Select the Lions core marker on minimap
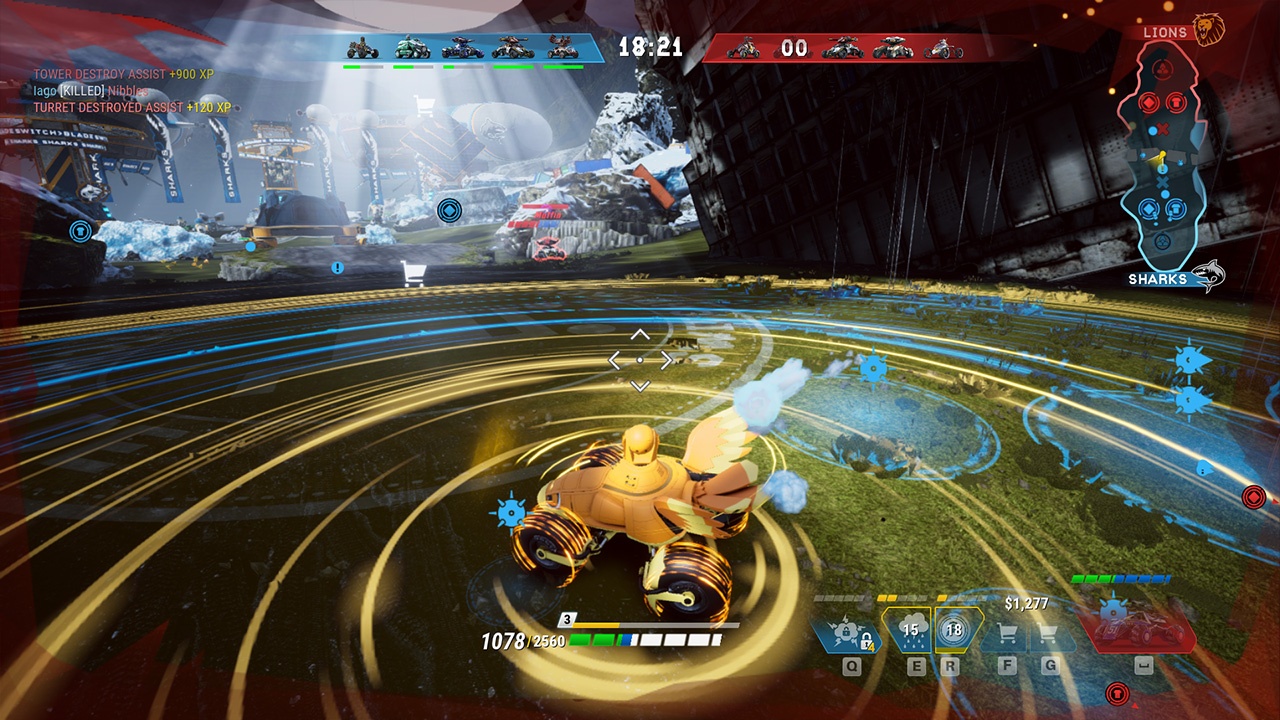This screenshot has width=1280, height=720. (1162, 68)
